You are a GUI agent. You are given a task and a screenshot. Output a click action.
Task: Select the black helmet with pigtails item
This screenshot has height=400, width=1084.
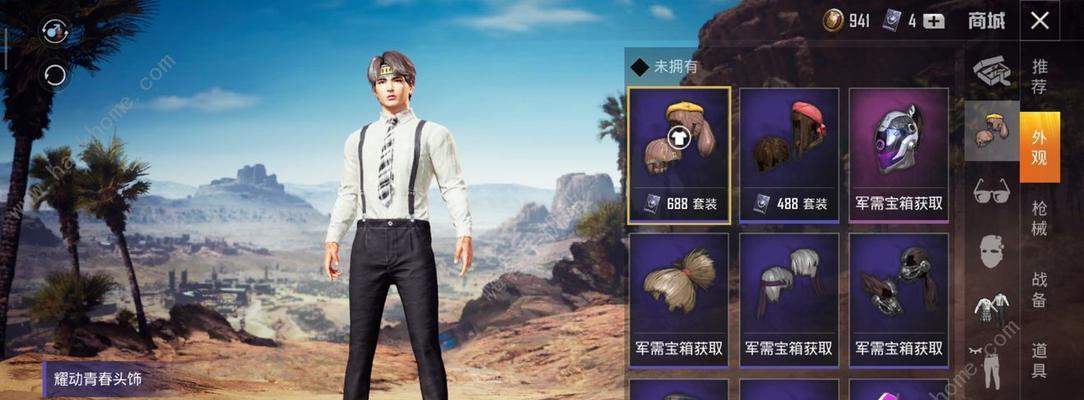[898, 297]
